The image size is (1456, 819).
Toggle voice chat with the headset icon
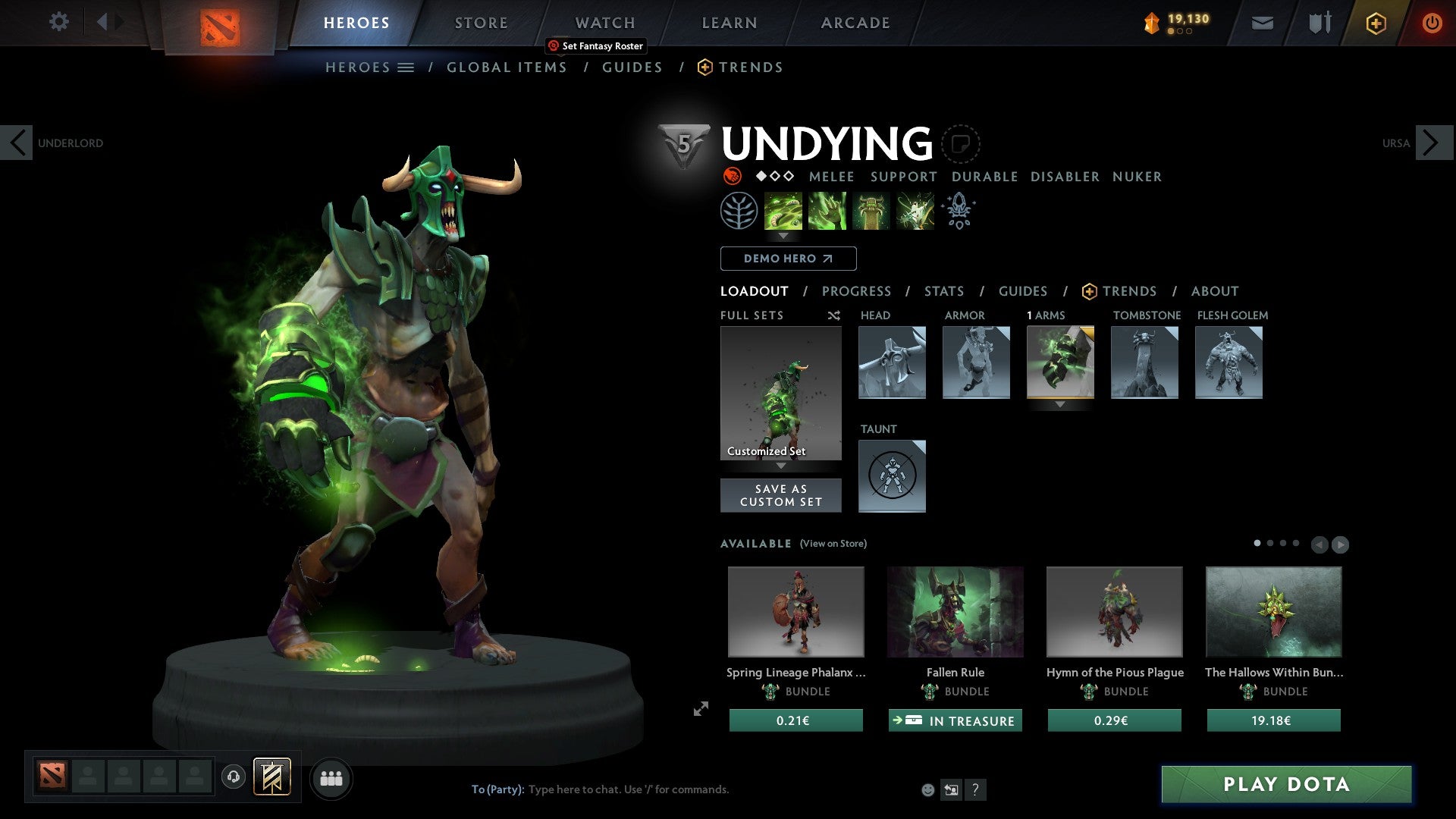coord(233,777)
